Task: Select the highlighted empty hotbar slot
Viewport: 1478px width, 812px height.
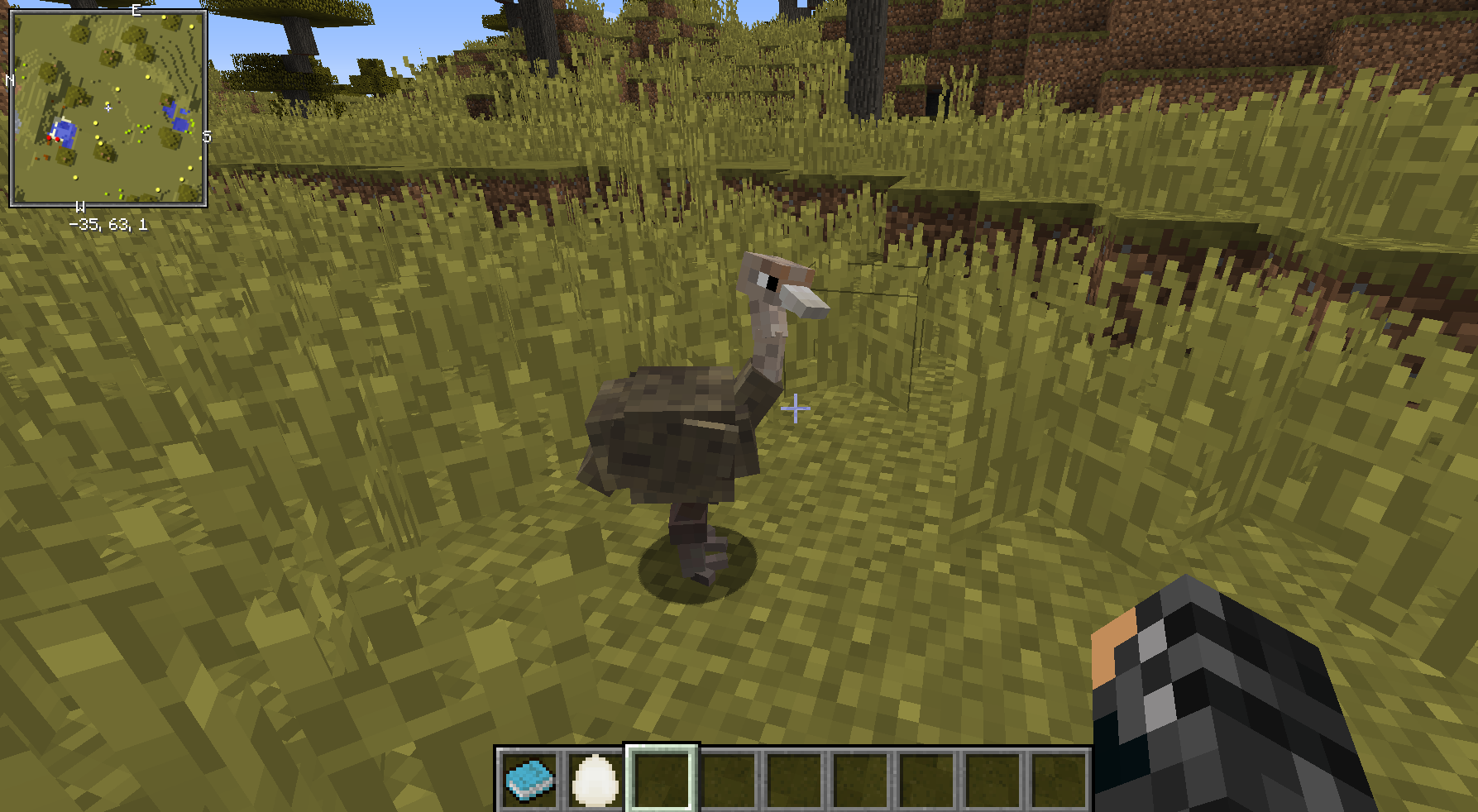Action: (660, 777)
